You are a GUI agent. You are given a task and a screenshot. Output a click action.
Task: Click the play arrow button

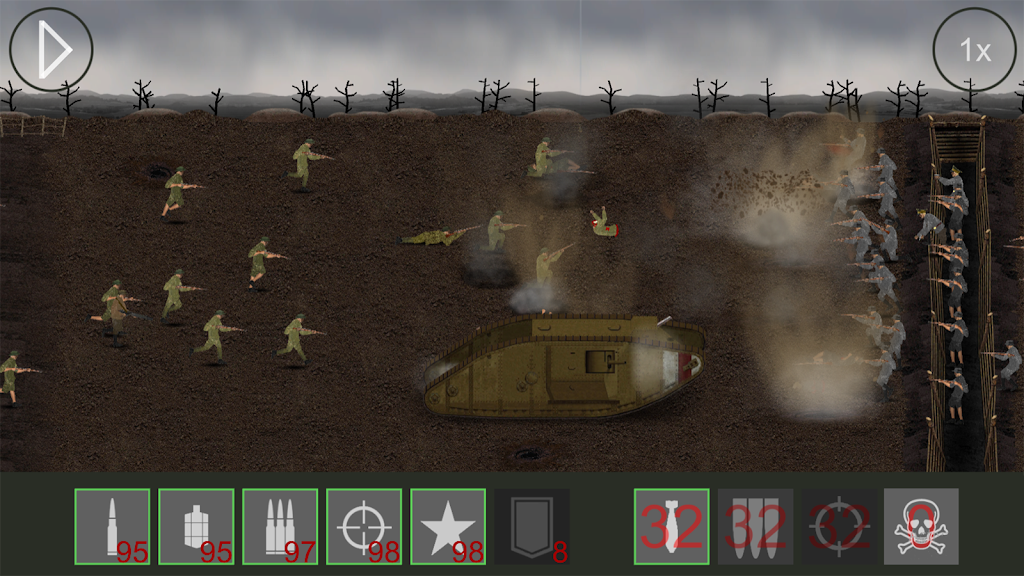tap(51, 49)
